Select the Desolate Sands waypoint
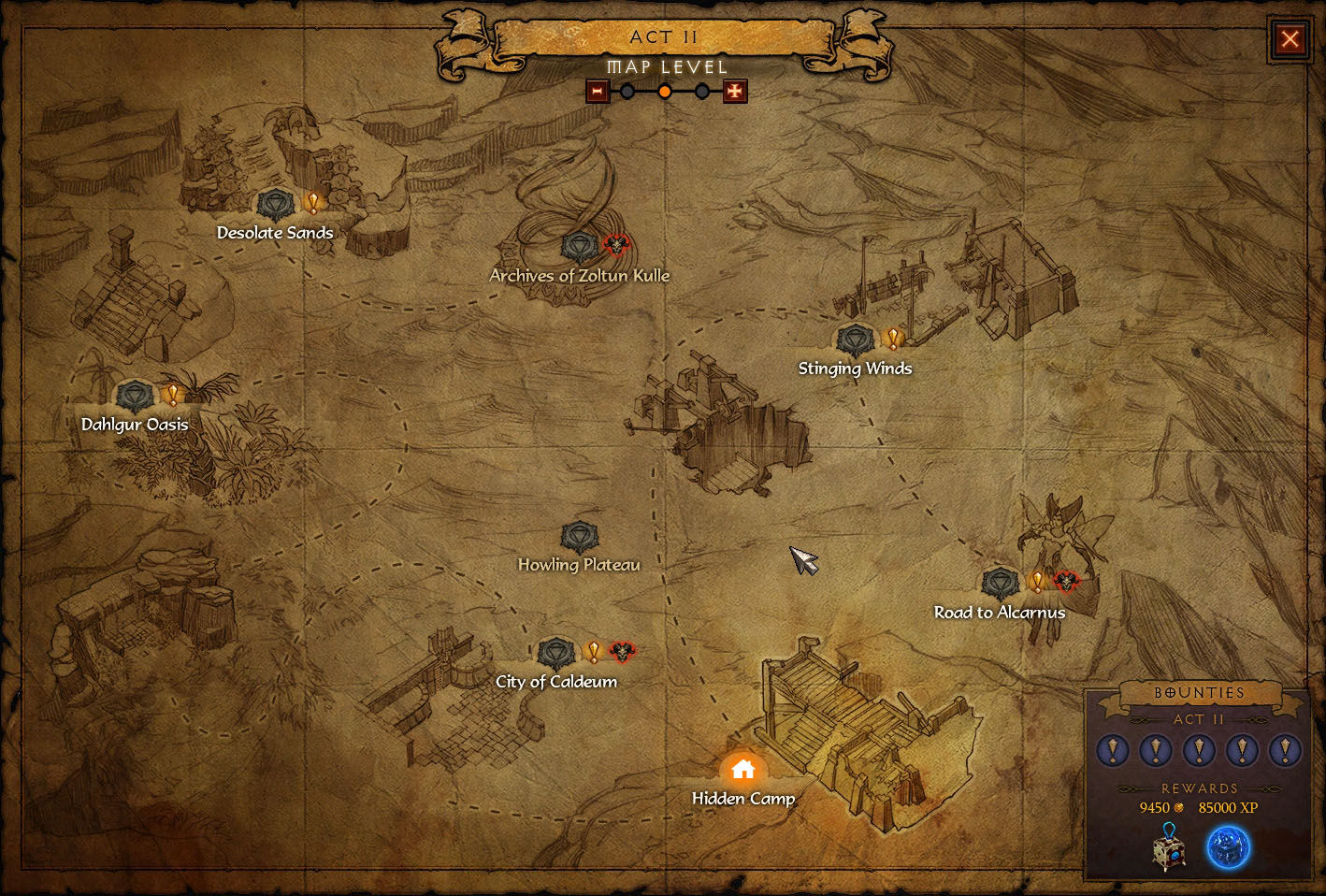 click(x=275, y=203)
